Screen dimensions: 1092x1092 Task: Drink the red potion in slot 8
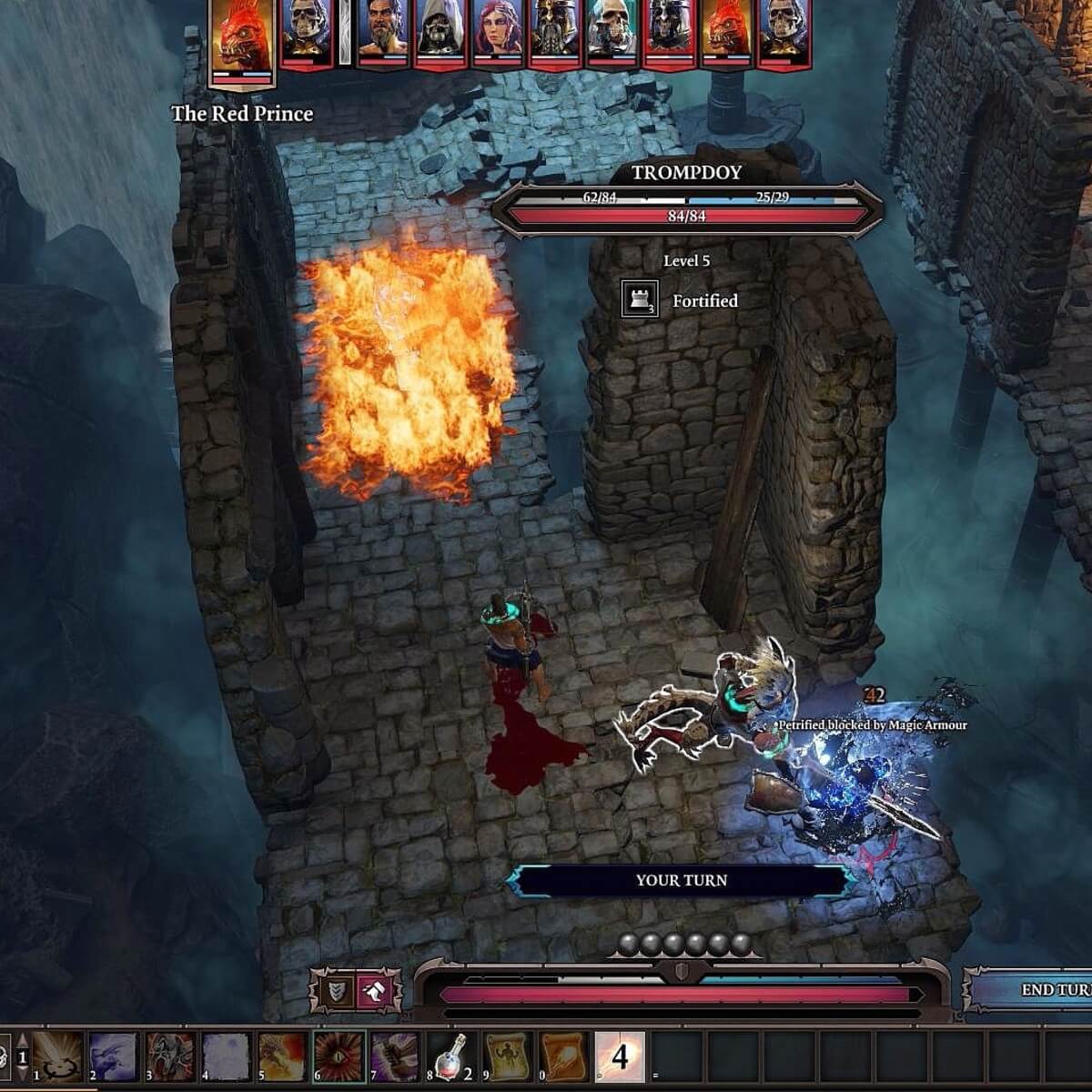(450, 1057)
